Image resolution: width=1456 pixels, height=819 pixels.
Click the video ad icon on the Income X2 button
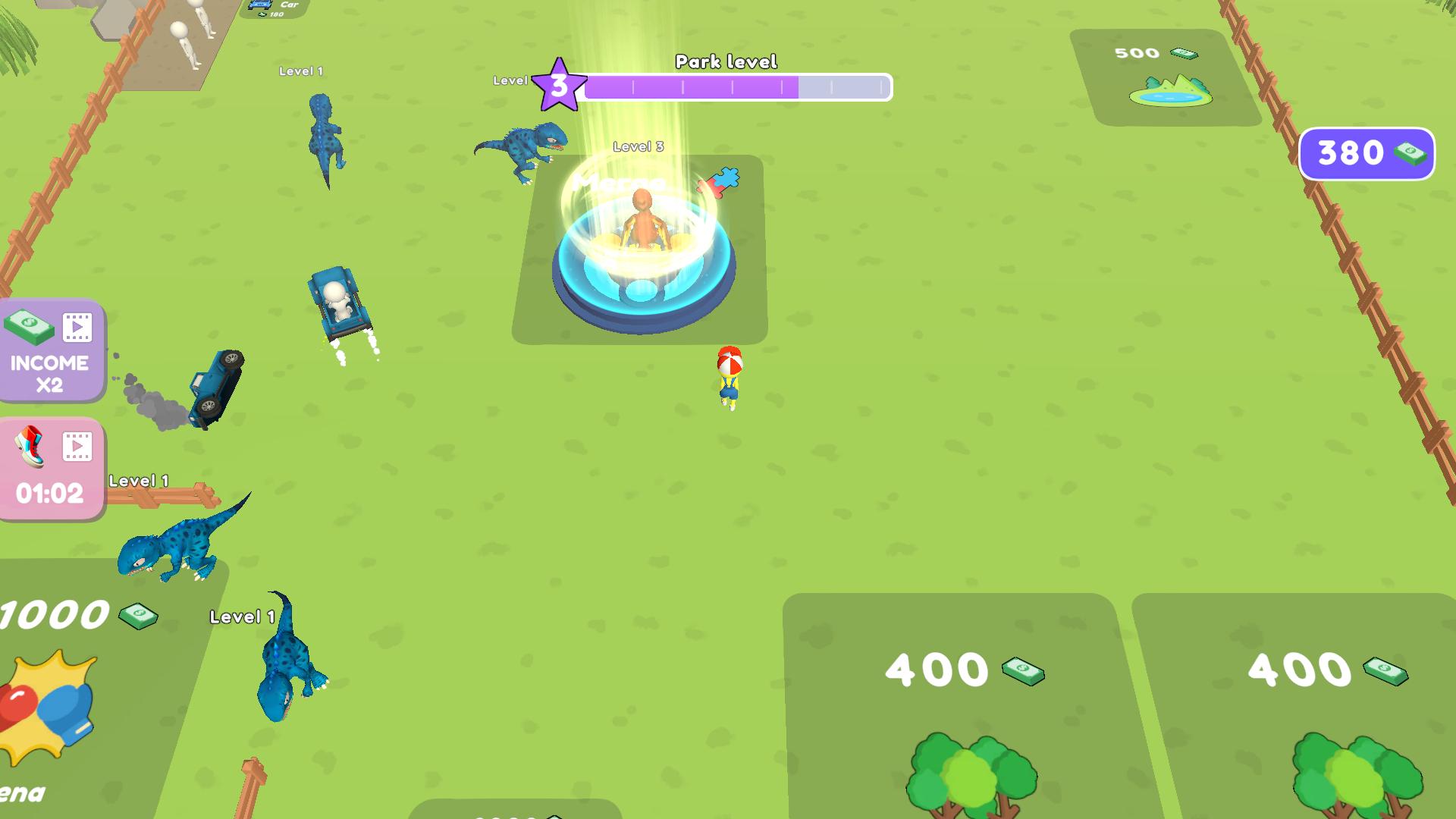76,328
